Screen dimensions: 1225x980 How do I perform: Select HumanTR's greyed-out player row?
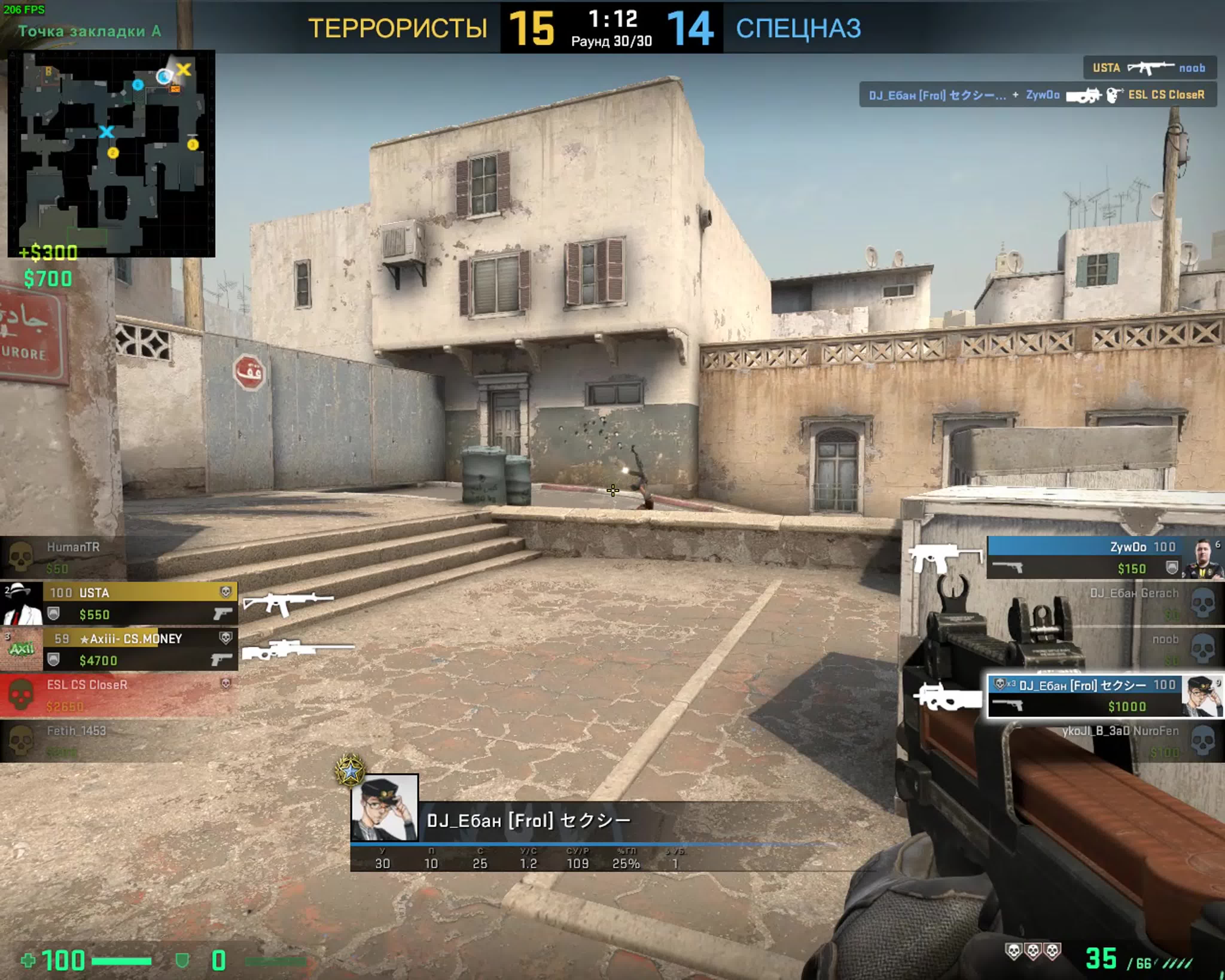pos(63,557)
